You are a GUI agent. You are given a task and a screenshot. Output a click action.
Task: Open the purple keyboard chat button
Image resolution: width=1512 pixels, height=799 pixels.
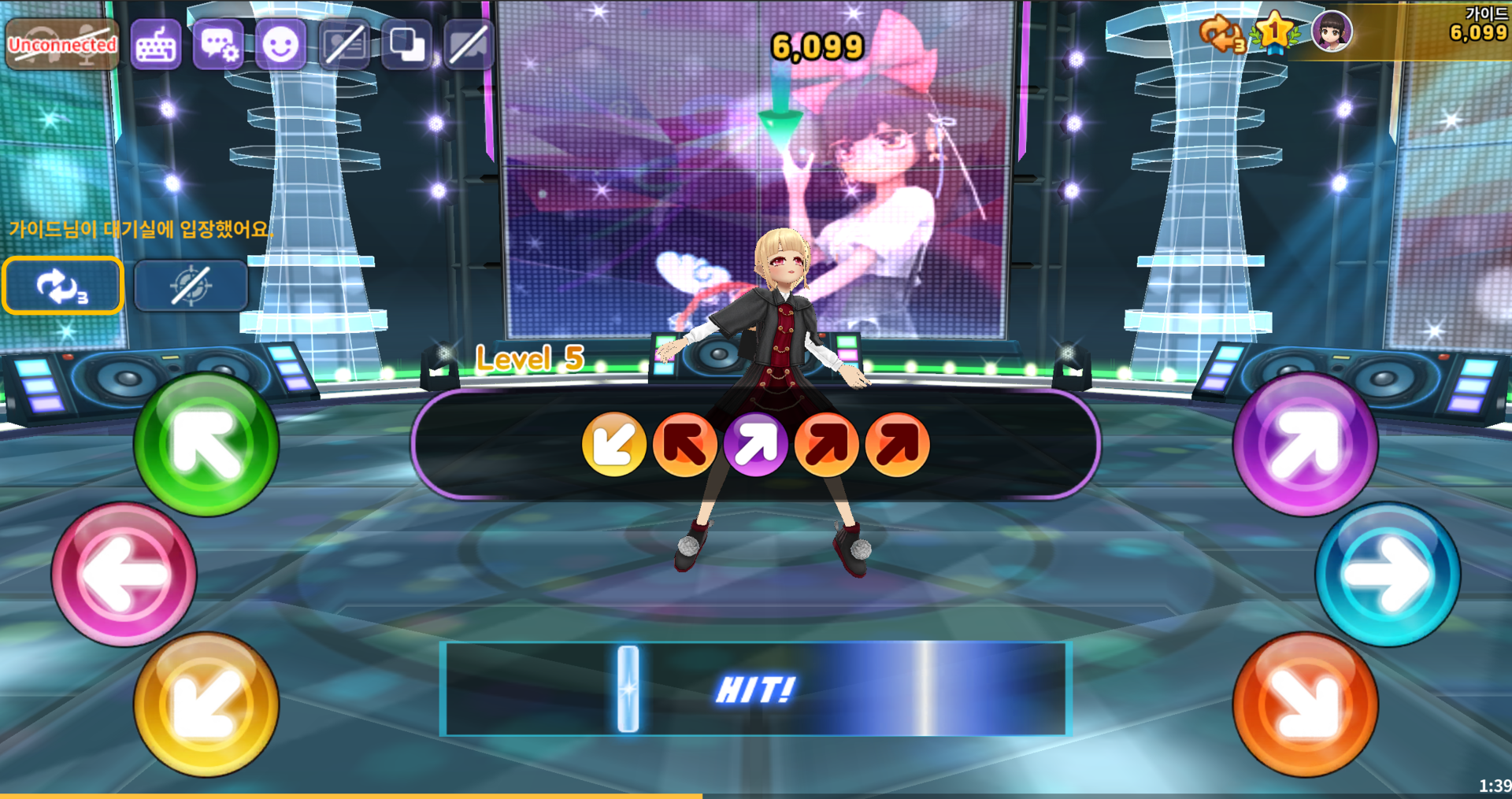pos(156,45)
